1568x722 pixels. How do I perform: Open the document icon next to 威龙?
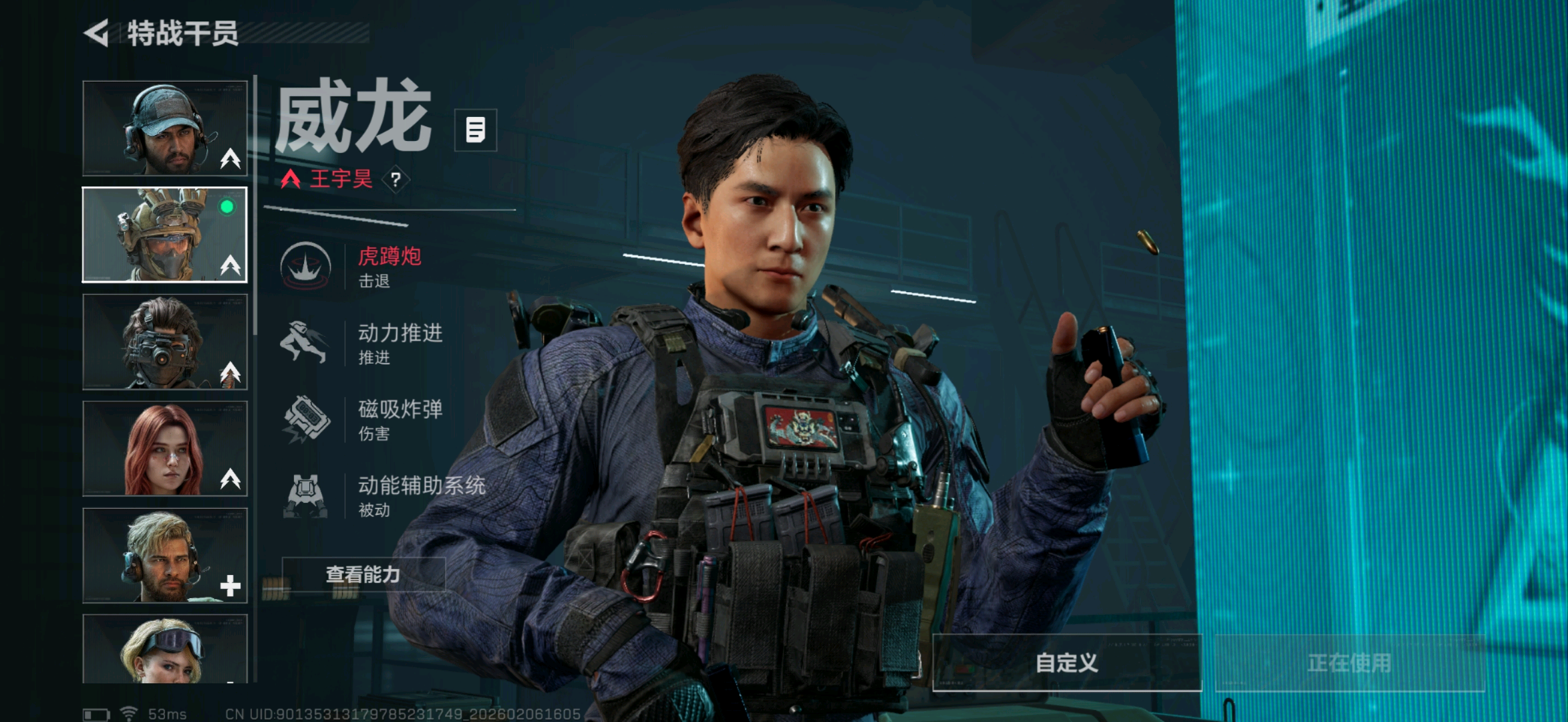click(475, 130)
